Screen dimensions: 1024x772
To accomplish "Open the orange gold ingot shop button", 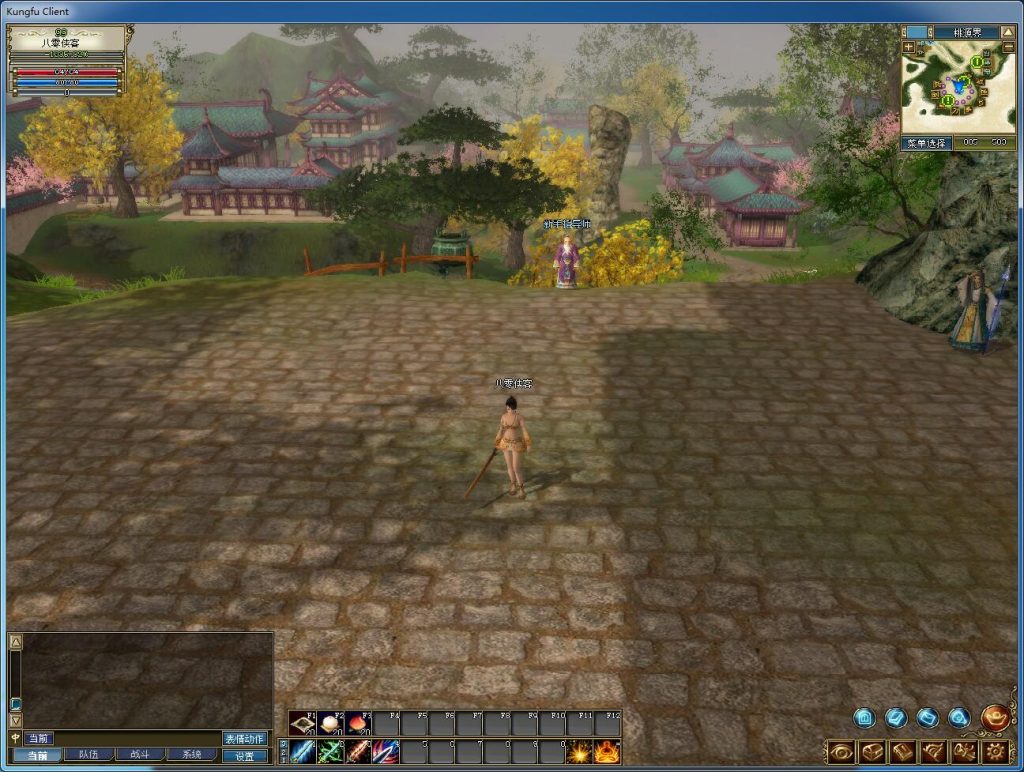I will (995, 717).
